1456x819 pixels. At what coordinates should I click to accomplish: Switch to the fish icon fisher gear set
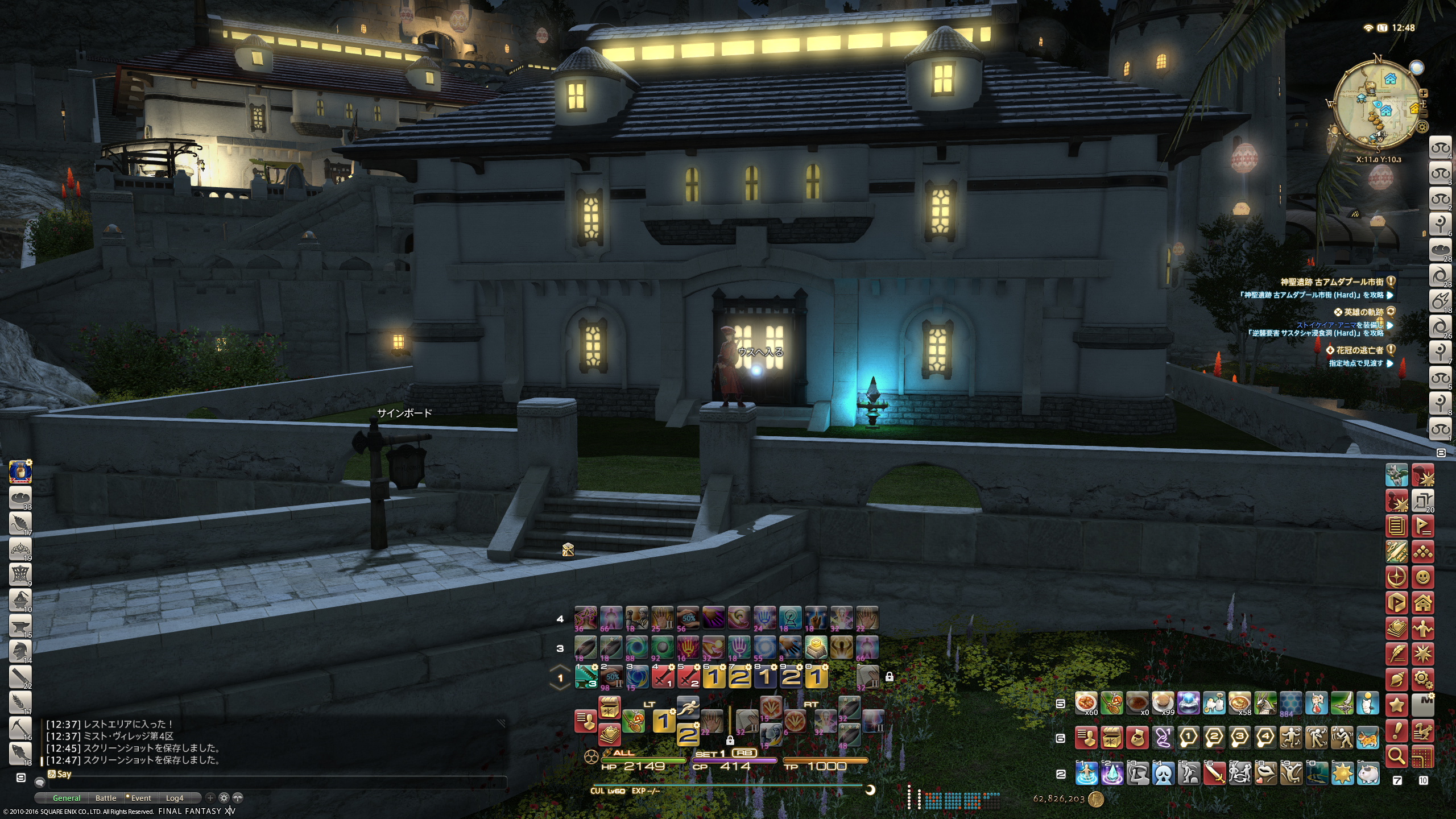click(x=20, y=753)
